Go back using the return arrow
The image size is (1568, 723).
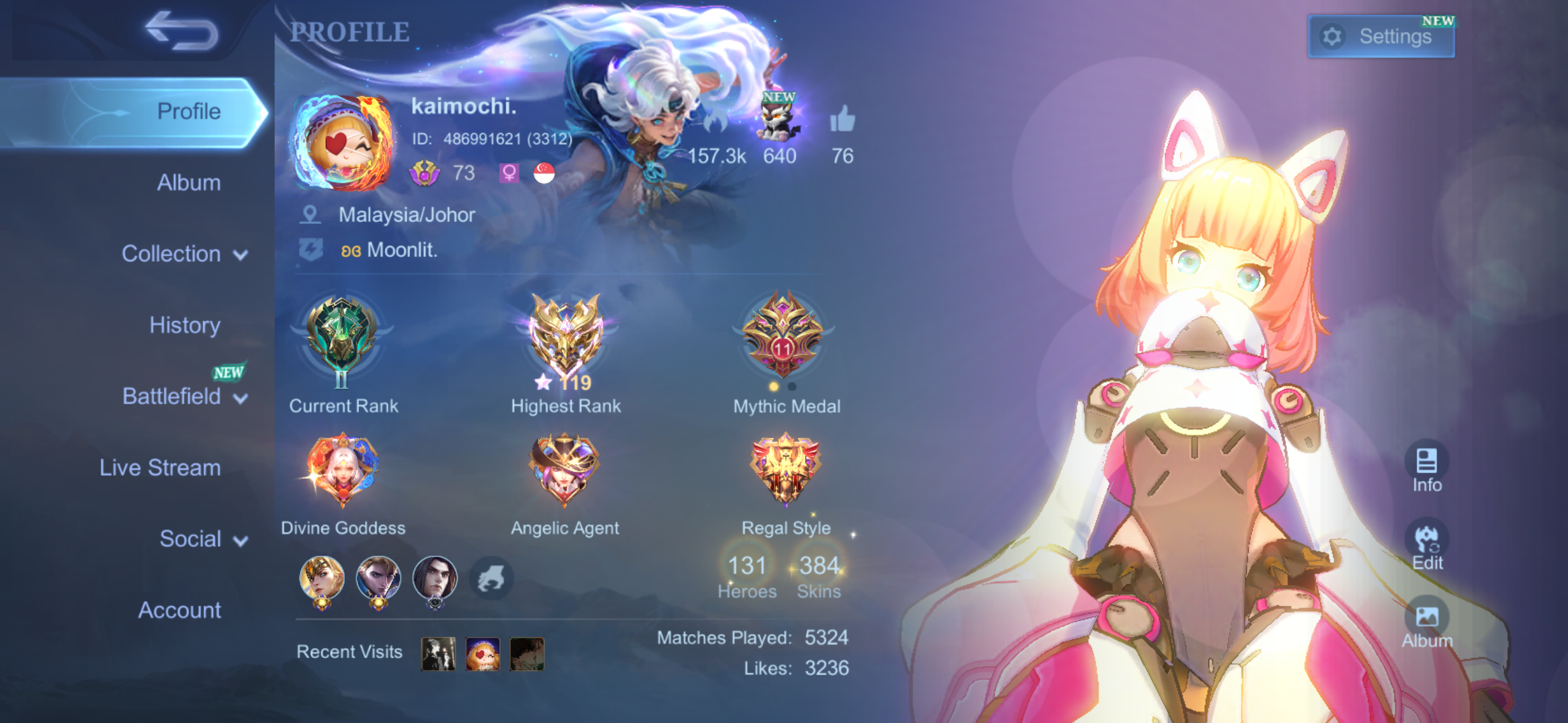click(182, 32)
